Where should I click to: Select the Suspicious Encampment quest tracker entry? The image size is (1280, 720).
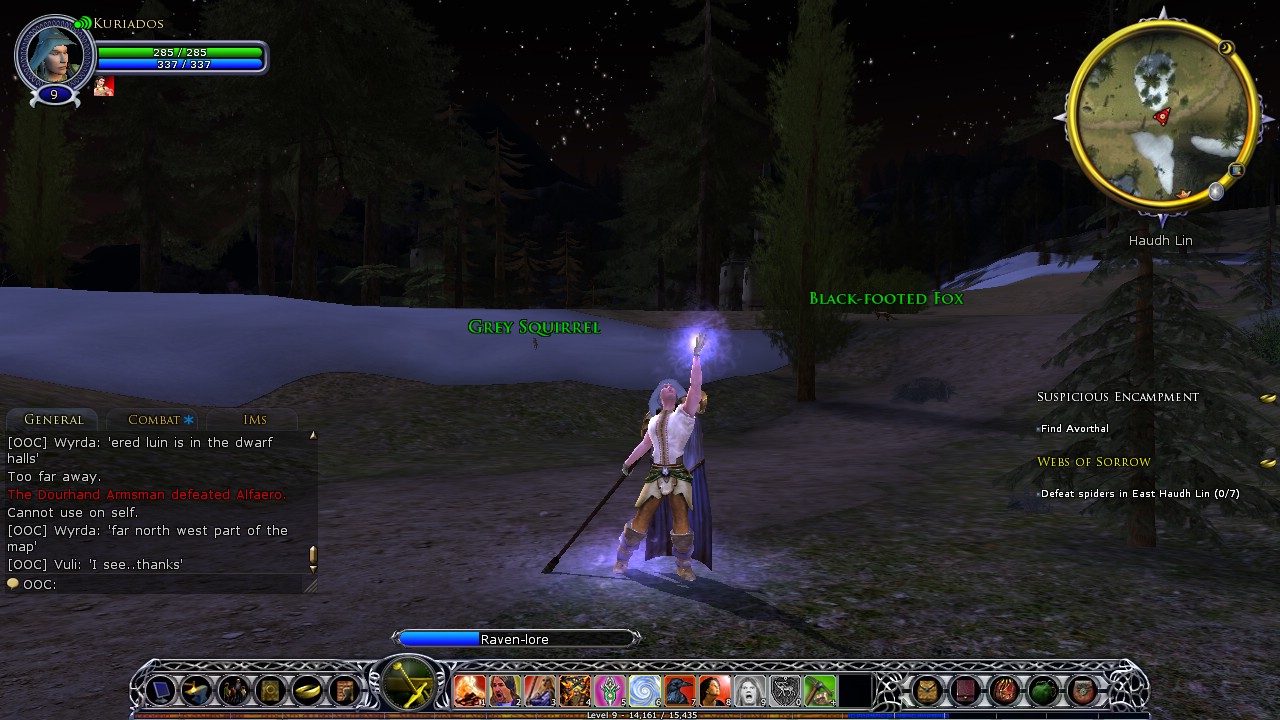pos(1117,397)
